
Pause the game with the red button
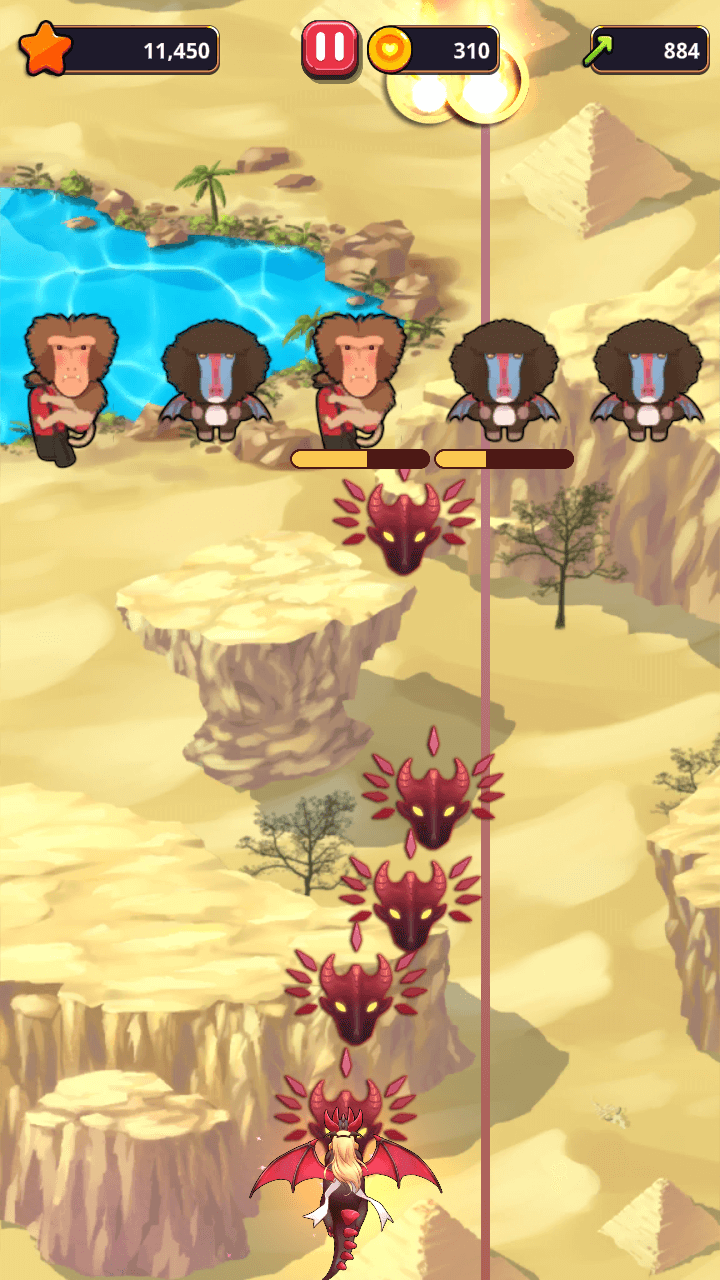click(330, 49)
